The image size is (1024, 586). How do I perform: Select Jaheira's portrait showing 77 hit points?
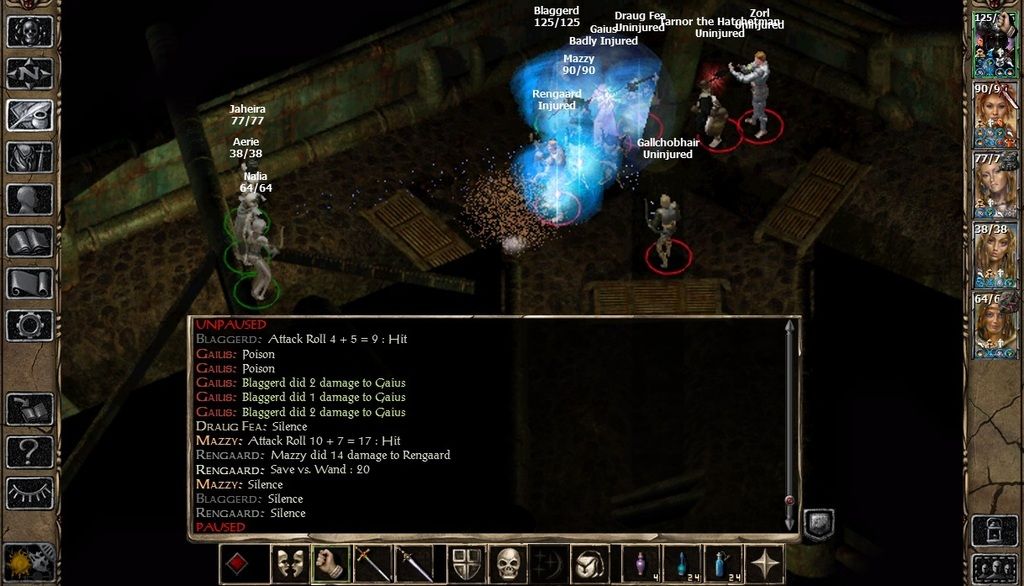pos(994,187)
